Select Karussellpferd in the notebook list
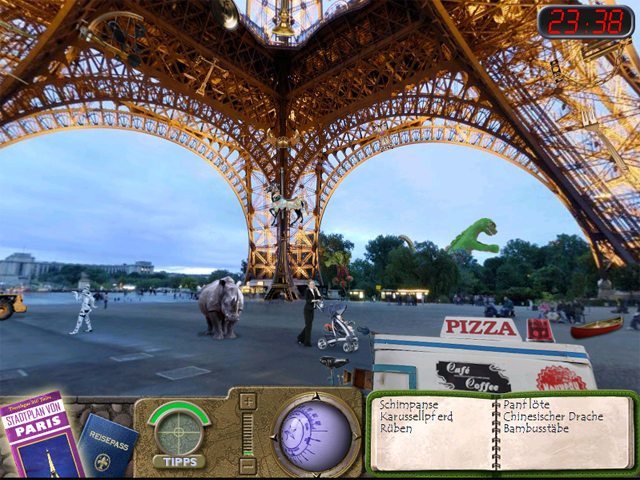 [x=416, y=416]
